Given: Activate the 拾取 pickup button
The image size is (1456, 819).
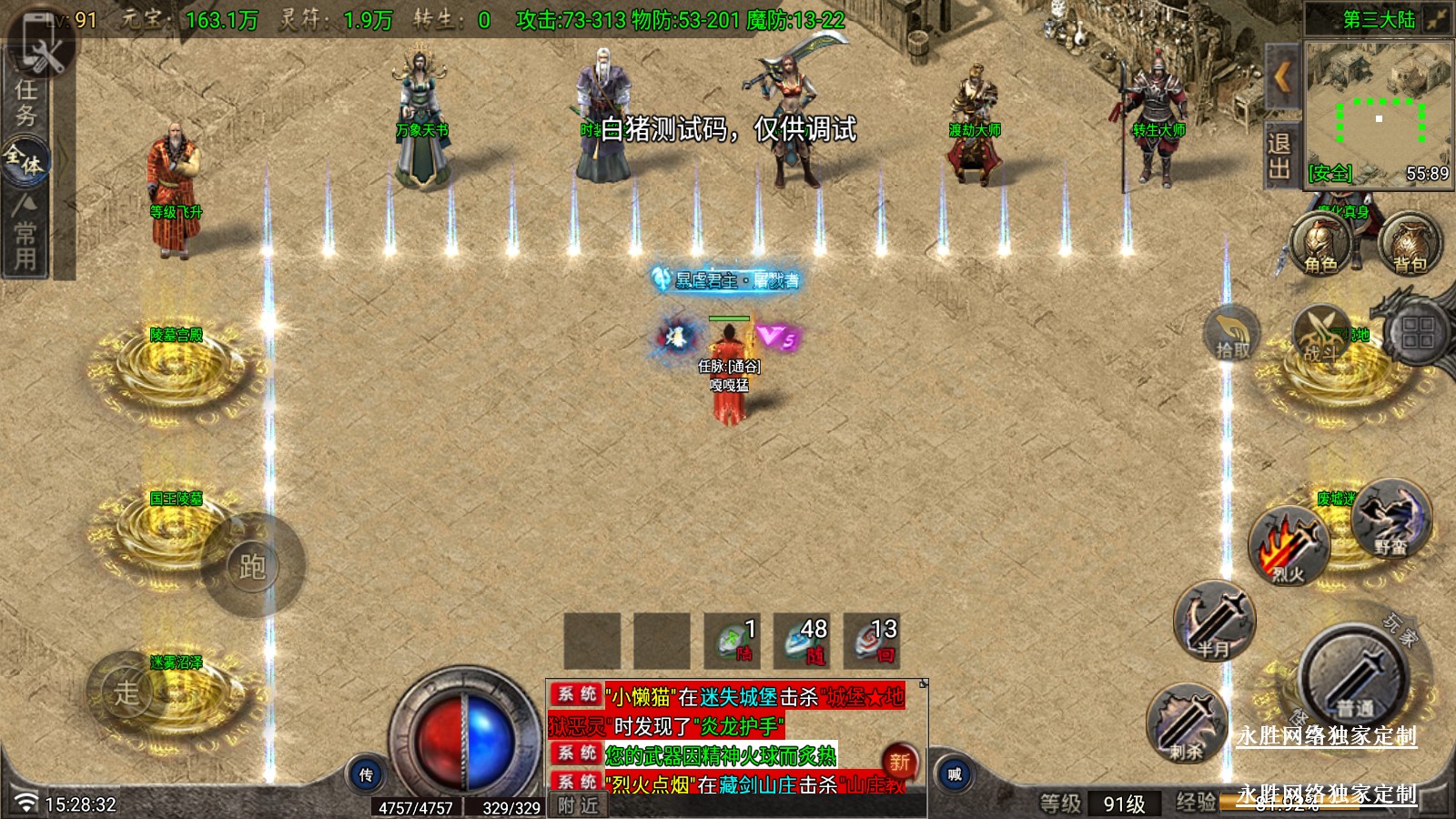Looking at the screenshot, I should coord(1232,334).
